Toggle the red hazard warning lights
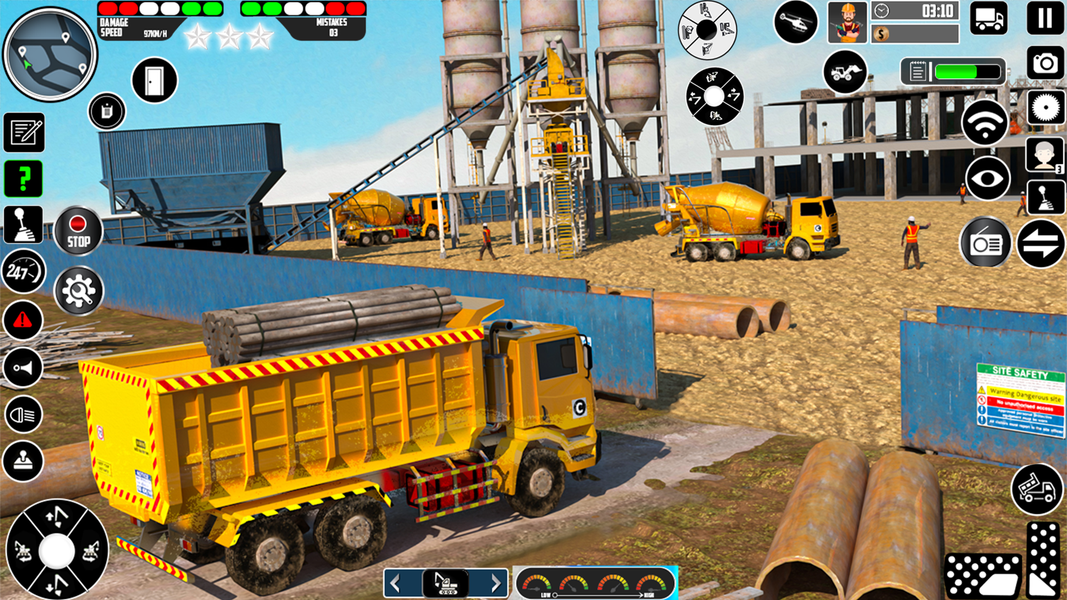This screenshot has width=1067, height=600. [22, 320]
